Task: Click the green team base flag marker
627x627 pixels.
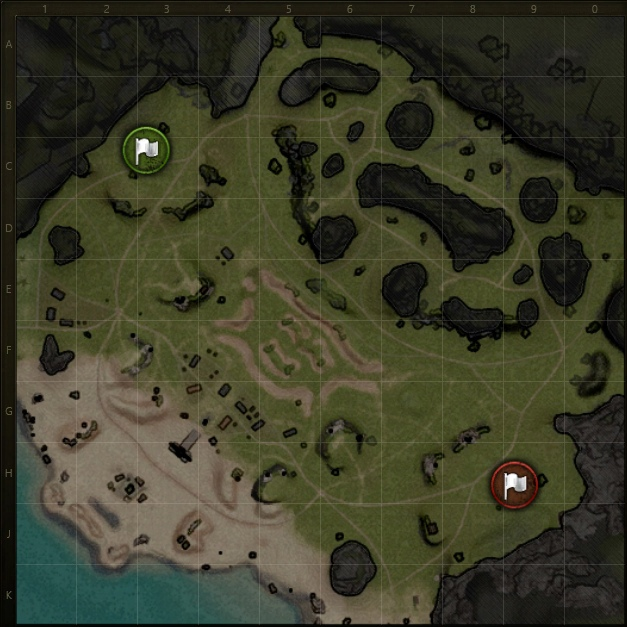Action: (146, 150)
